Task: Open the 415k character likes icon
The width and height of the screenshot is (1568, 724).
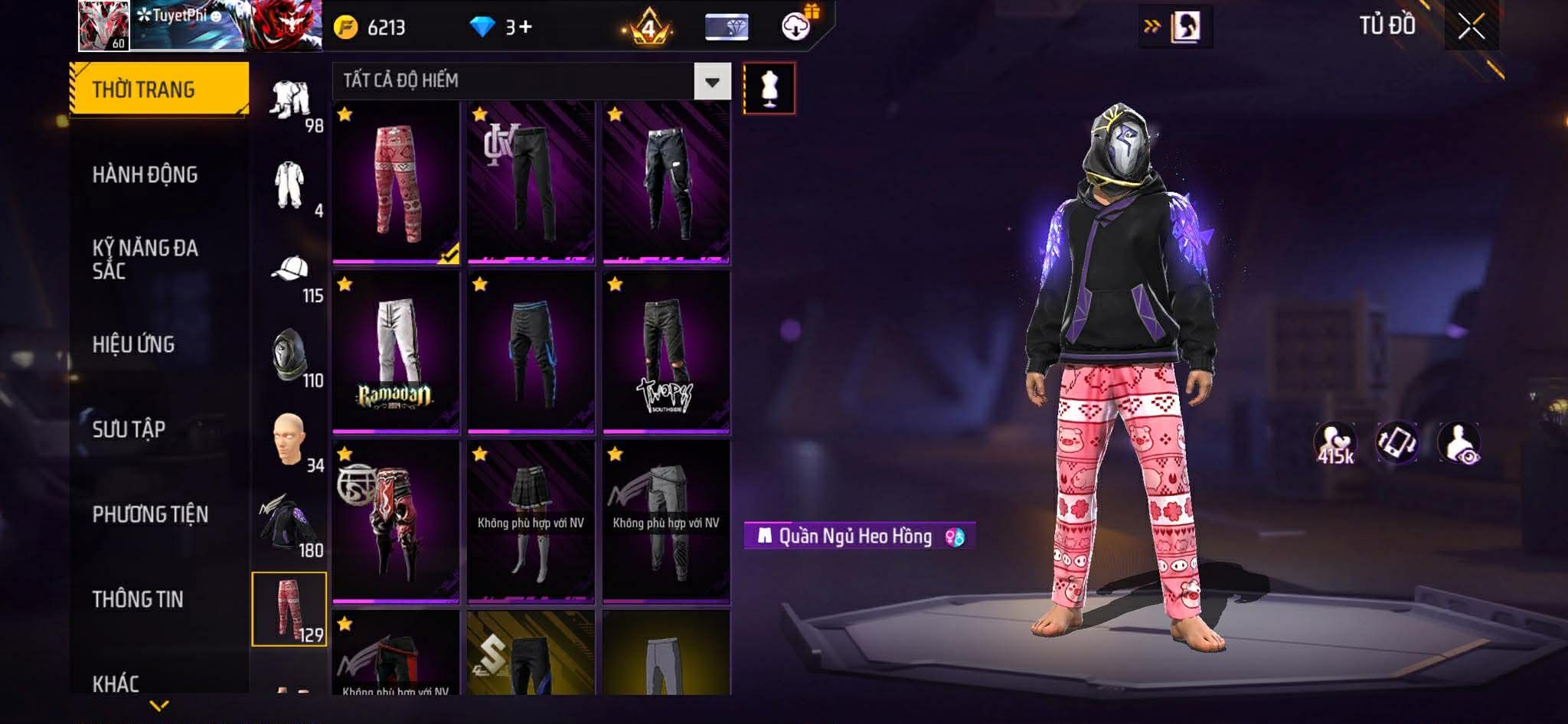Action: (x=1334, y=443)
